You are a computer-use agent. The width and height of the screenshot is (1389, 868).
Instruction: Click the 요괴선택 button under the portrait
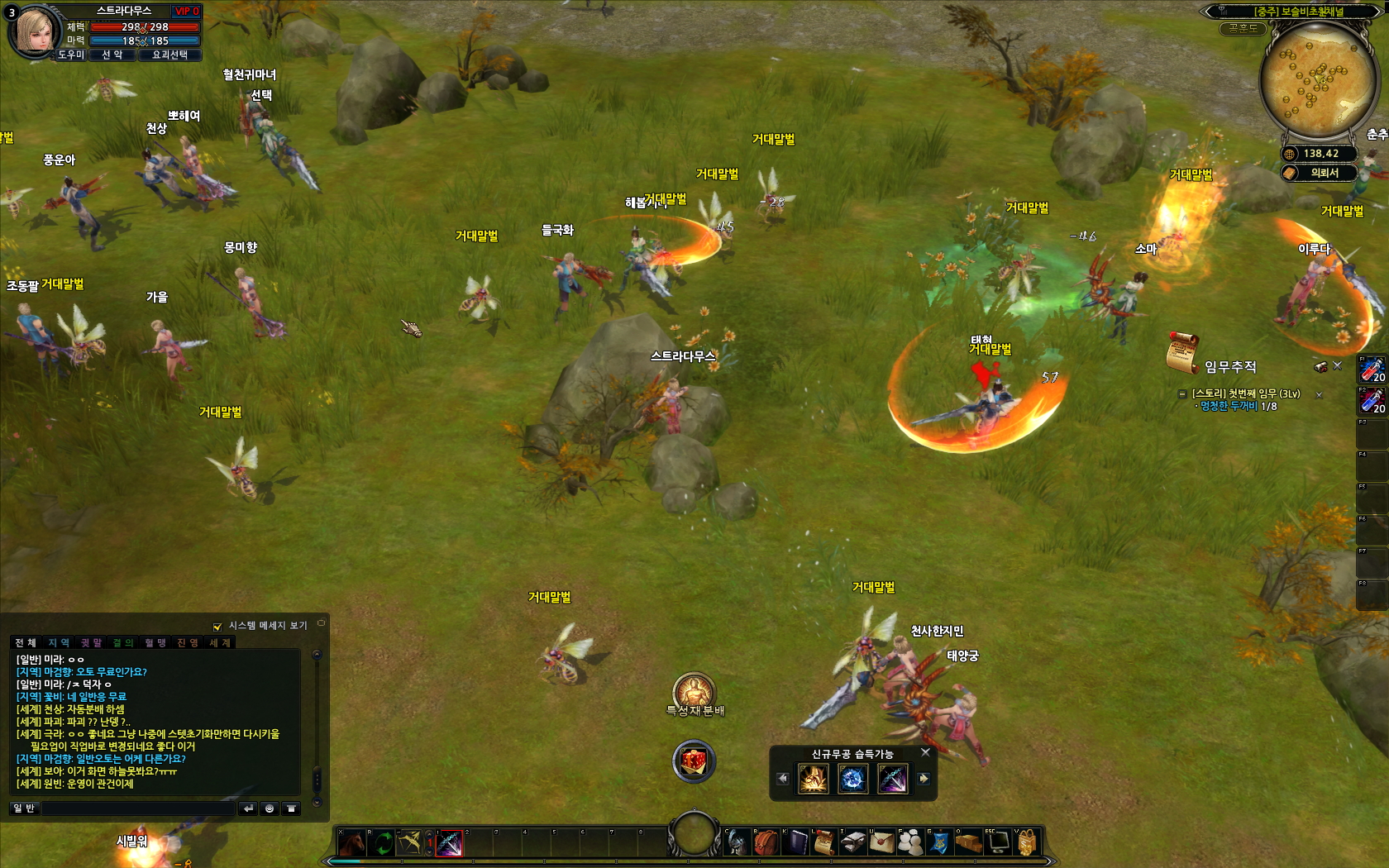169,55
